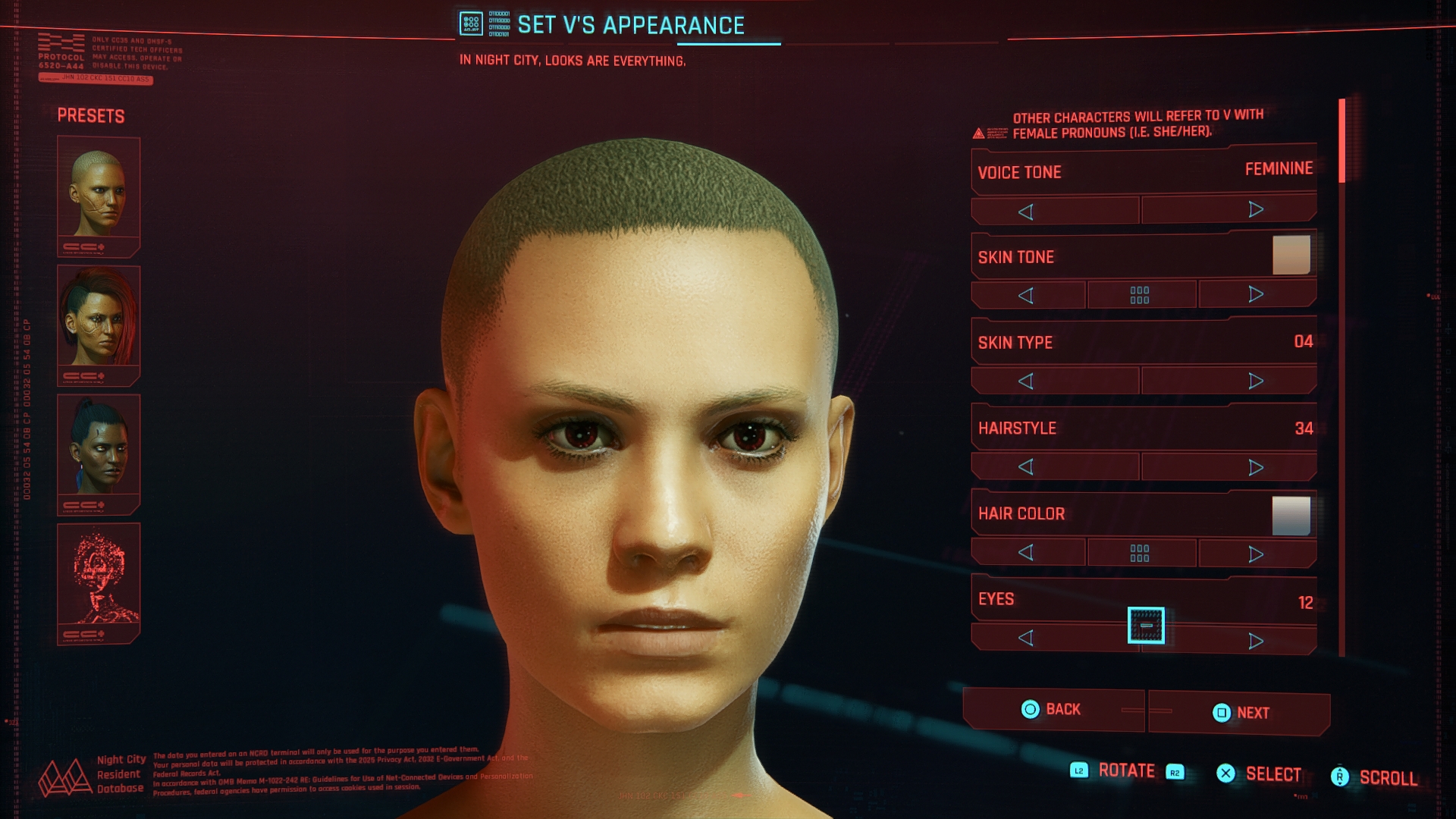Image resolution: width=1456 pixels, height=819 pixels.
Task: Open the Hair Color palette grid
Action: [x=1142, y=553]
